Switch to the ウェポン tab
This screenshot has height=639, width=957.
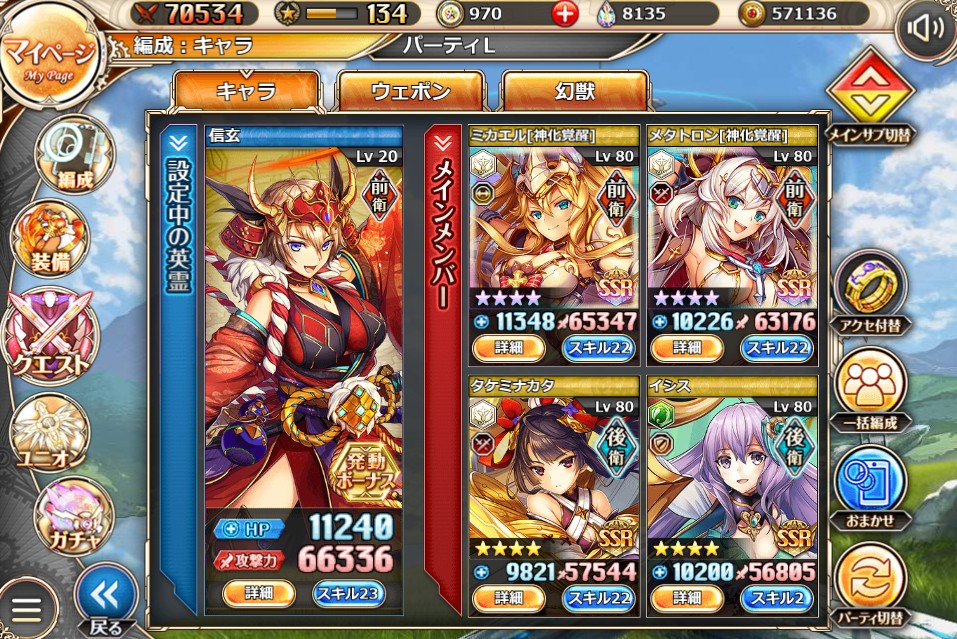pos(411,92)
